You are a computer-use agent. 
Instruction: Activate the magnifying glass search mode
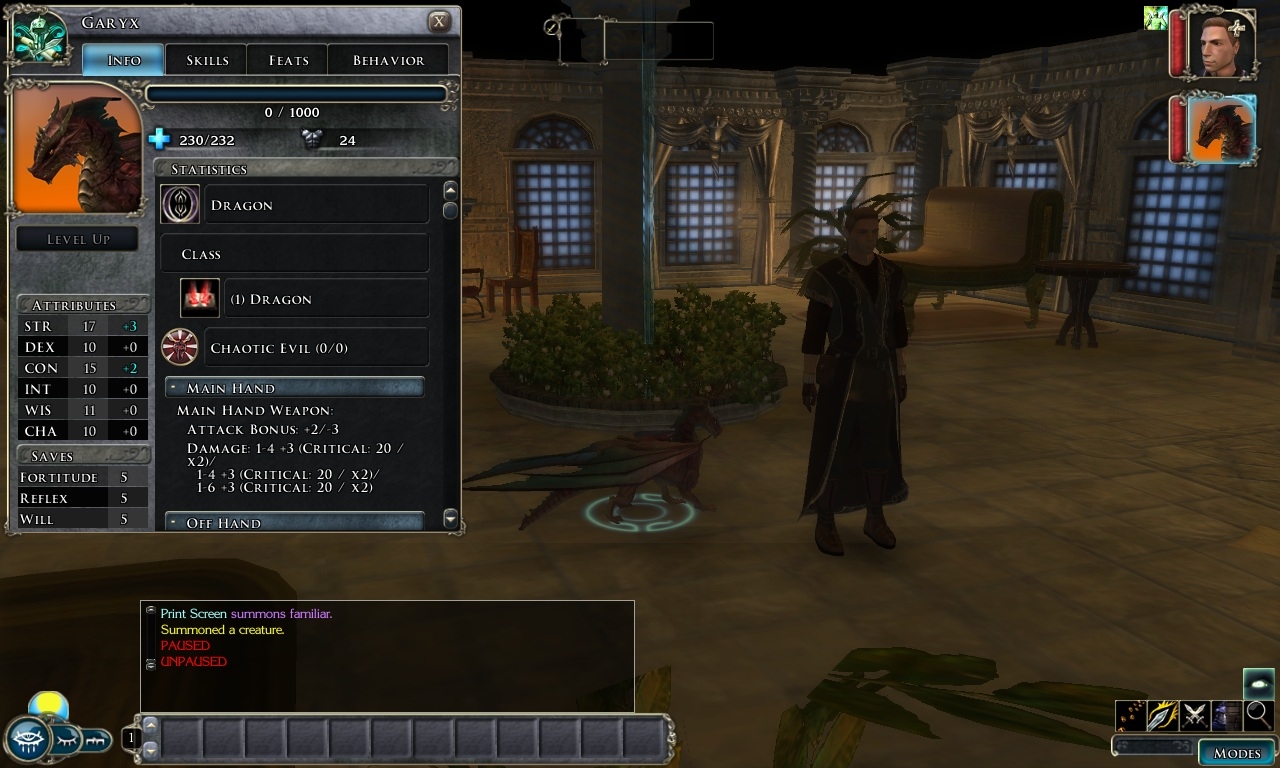coord(1258,715)
